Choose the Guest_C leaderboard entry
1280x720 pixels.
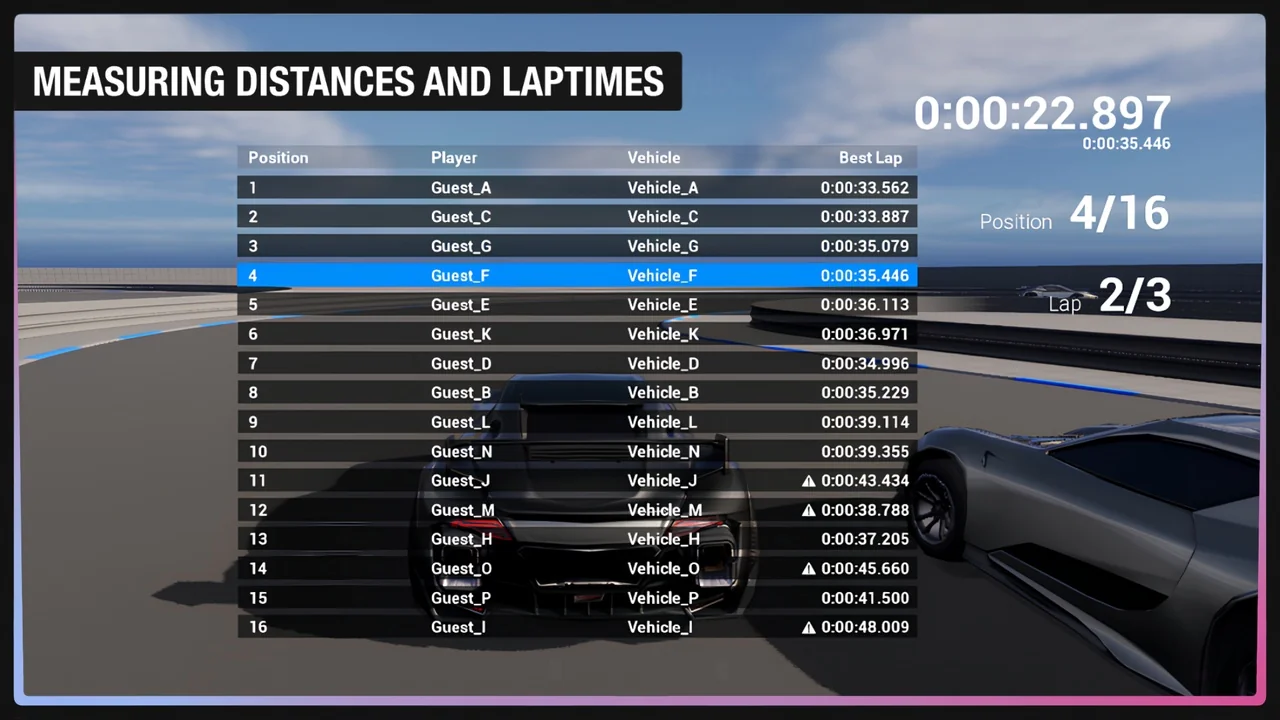(577, 217)
